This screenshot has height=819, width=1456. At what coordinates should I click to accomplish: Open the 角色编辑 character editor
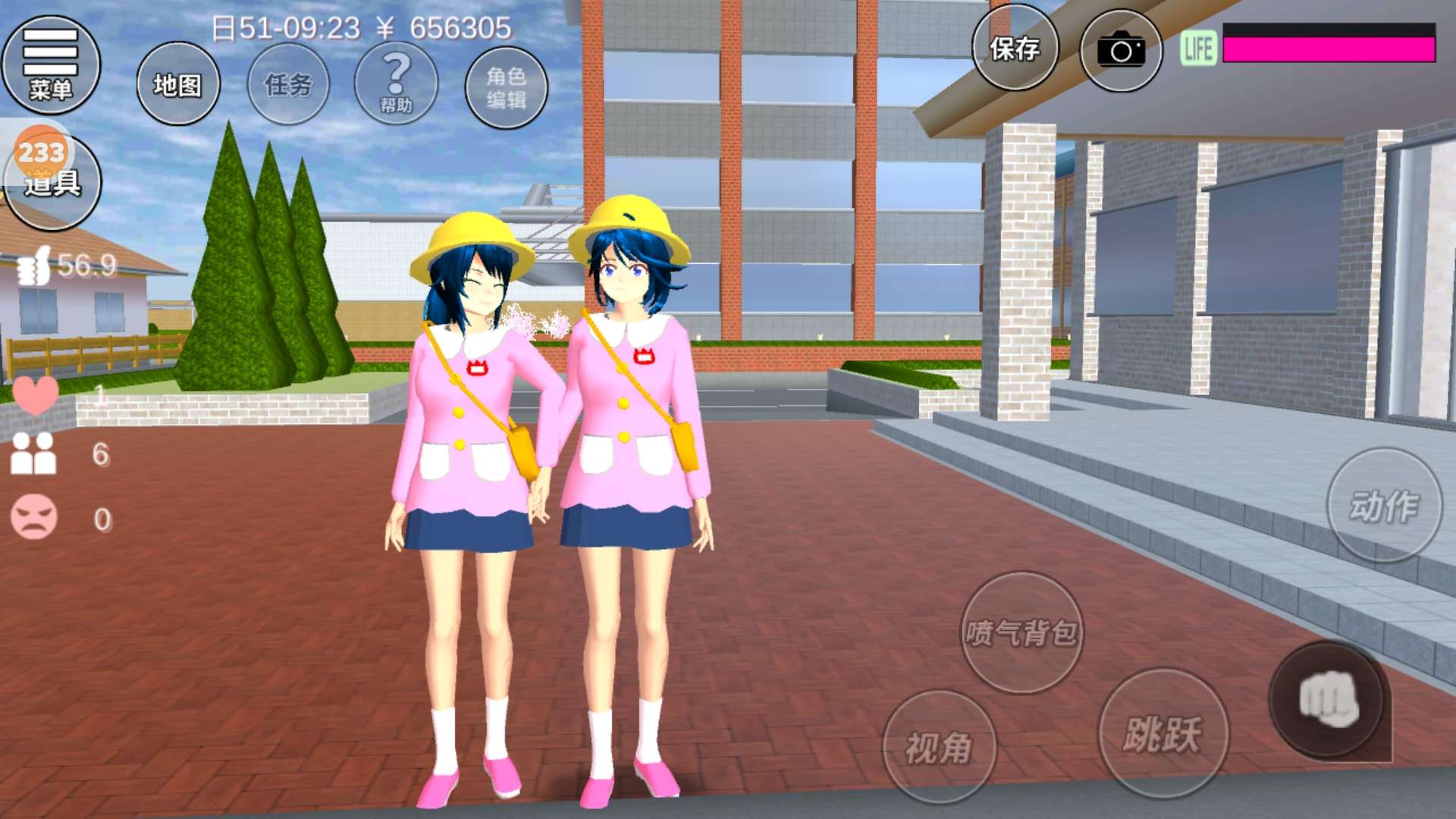tap(506, 86)
